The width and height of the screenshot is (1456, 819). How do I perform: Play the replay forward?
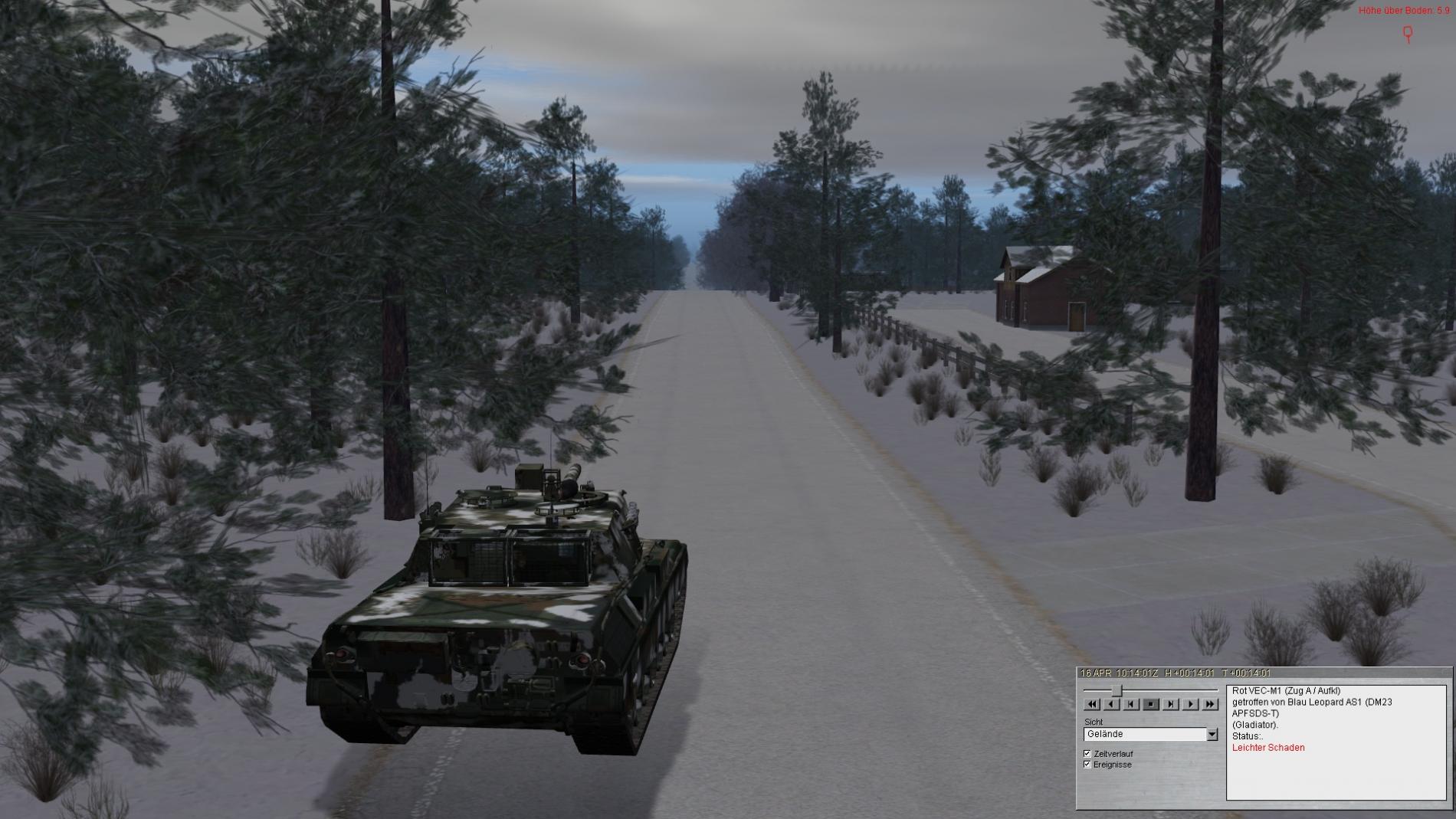pyautogui.click(x=1190, y=704)
